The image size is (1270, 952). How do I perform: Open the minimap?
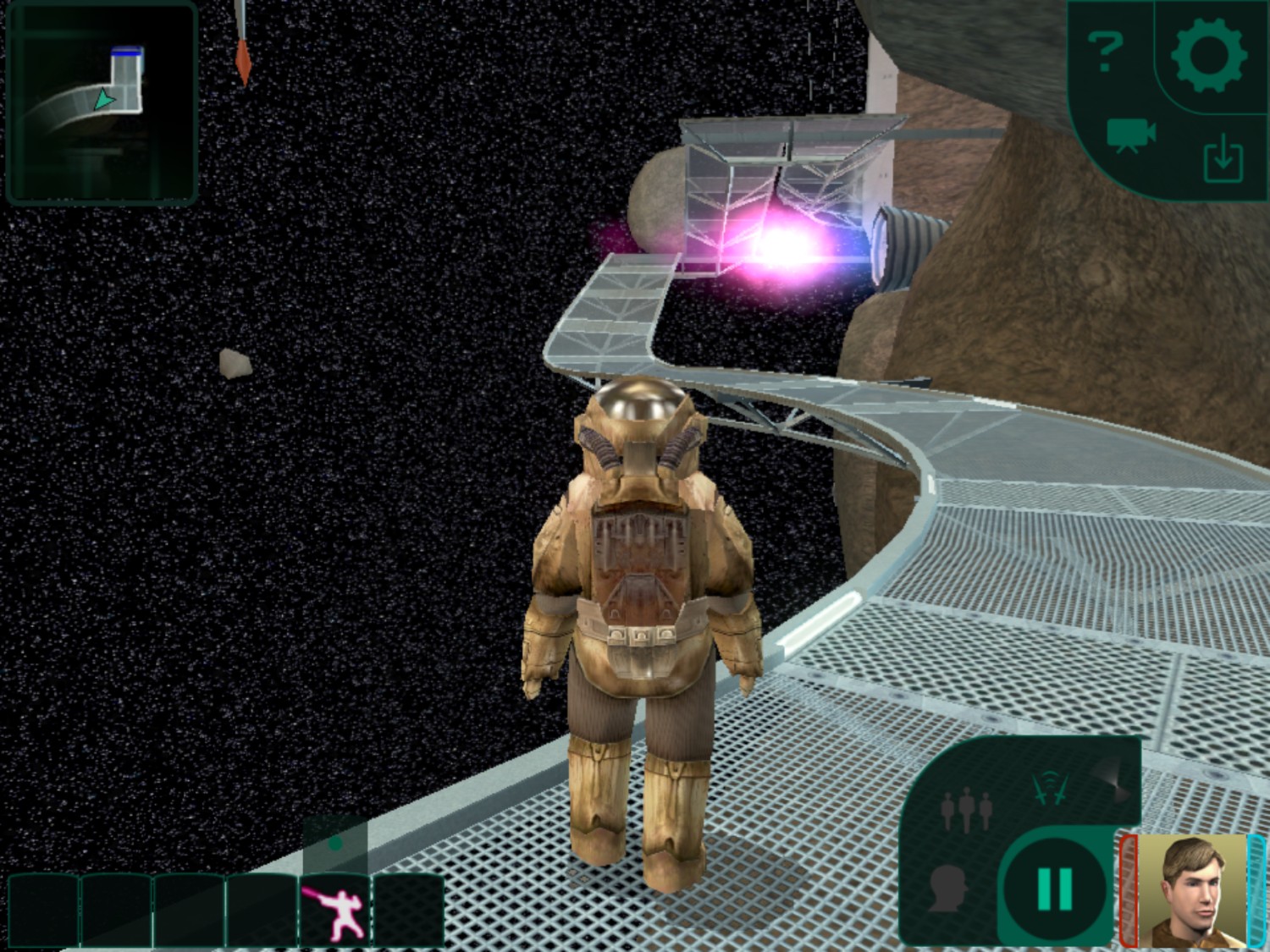click(x=102, y=103)
